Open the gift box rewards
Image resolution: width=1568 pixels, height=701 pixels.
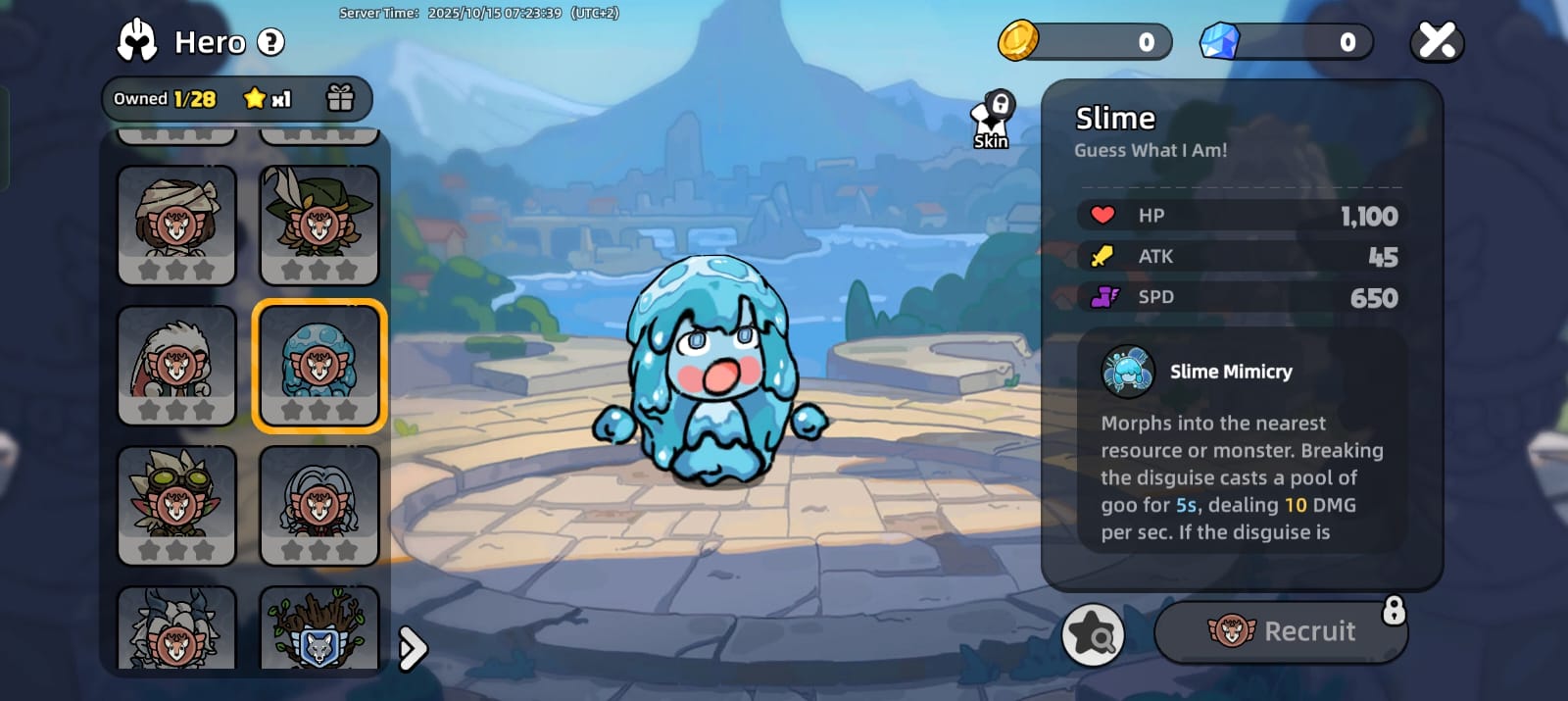coord(340,98)
